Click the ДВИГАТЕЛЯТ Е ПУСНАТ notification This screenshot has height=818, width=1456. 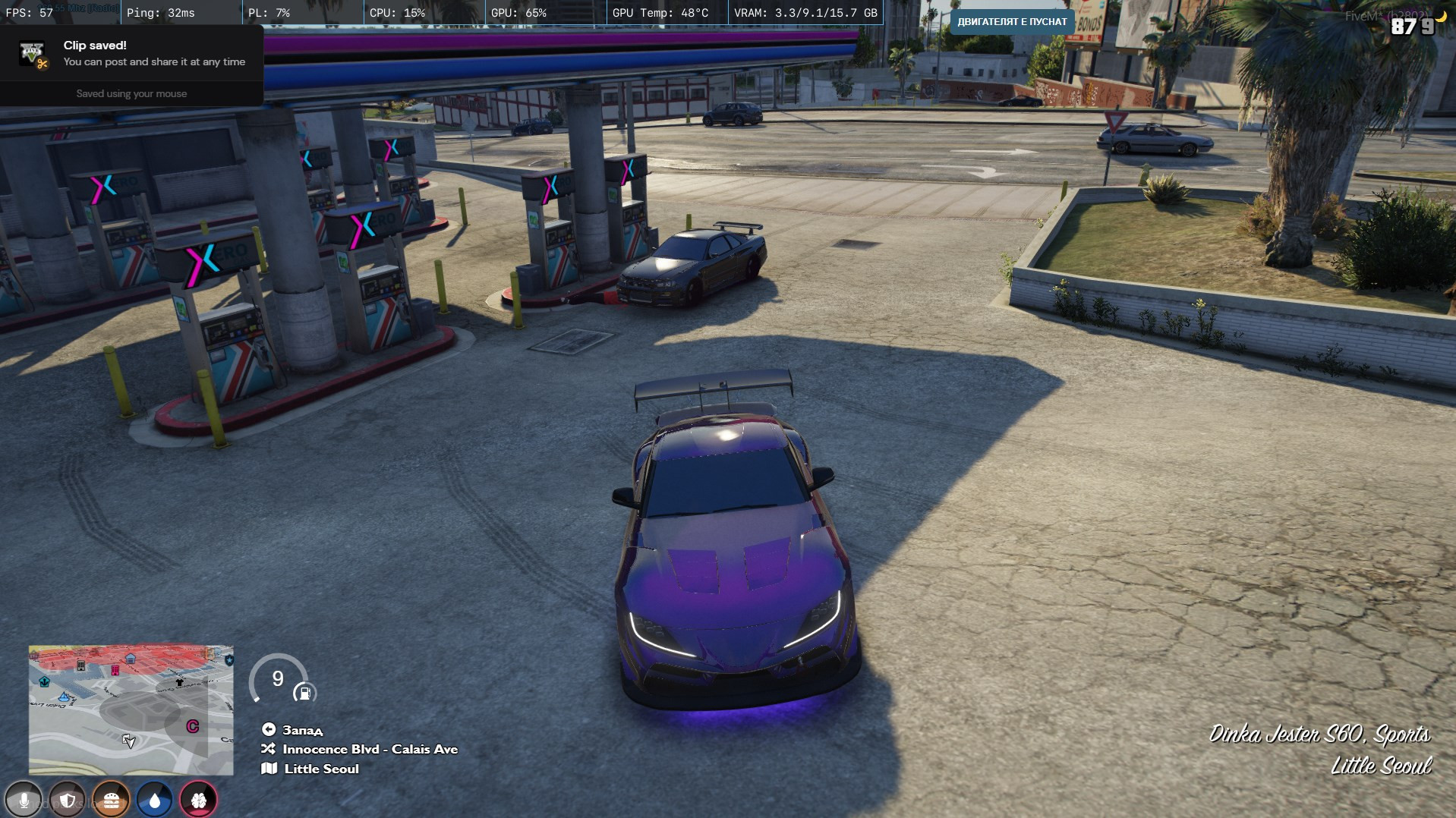1012,21
